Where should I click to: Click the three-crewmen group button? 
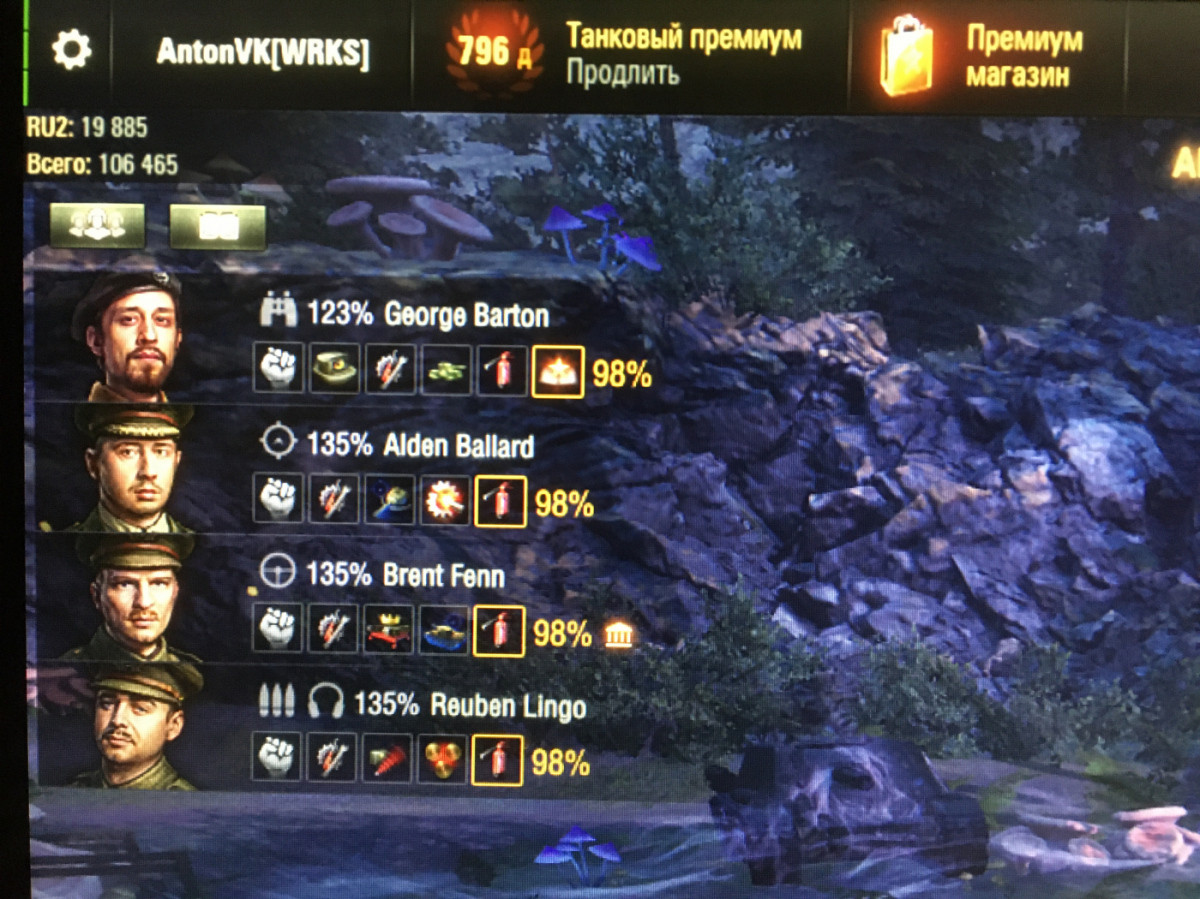[97, 226]
